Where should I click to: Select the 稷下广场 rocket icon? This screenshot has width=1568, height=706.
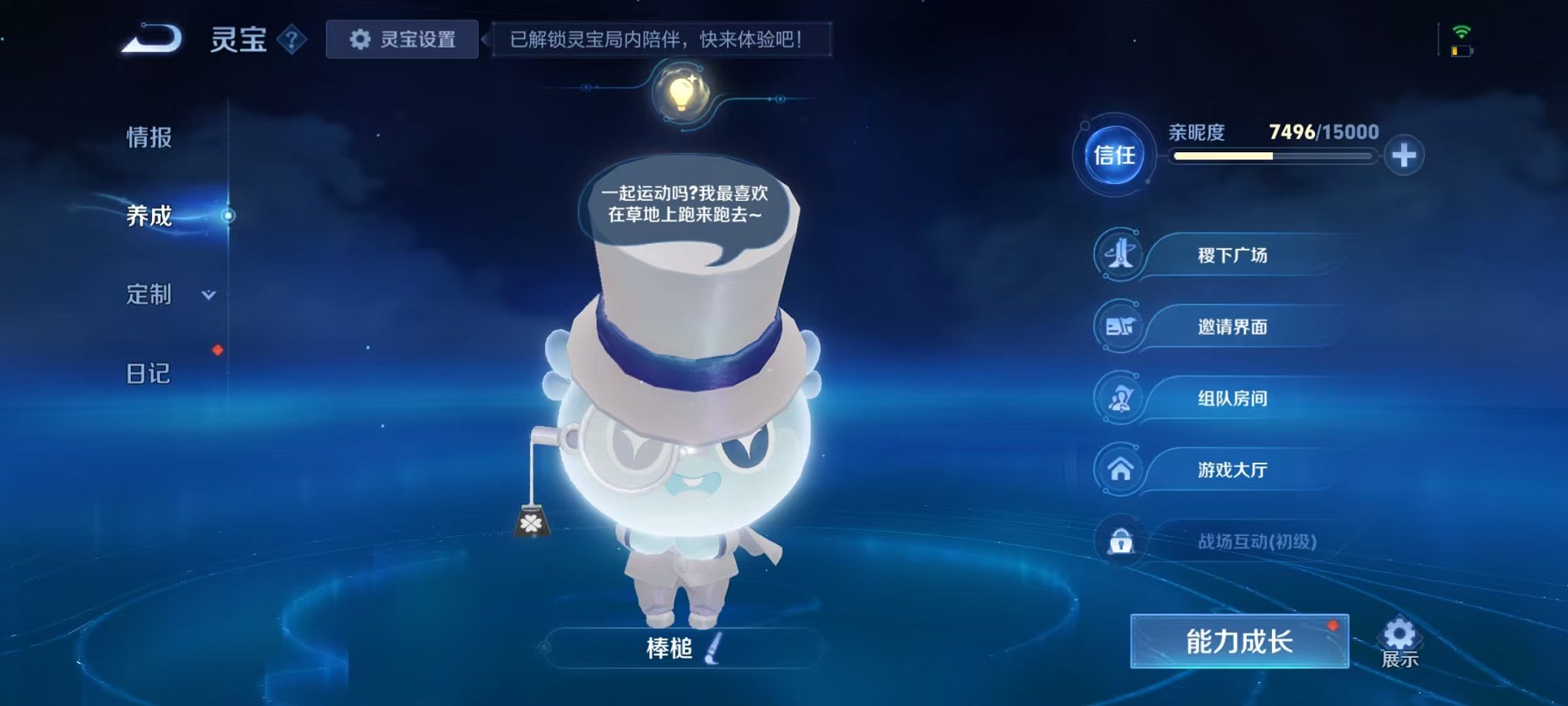point(1121,255)
